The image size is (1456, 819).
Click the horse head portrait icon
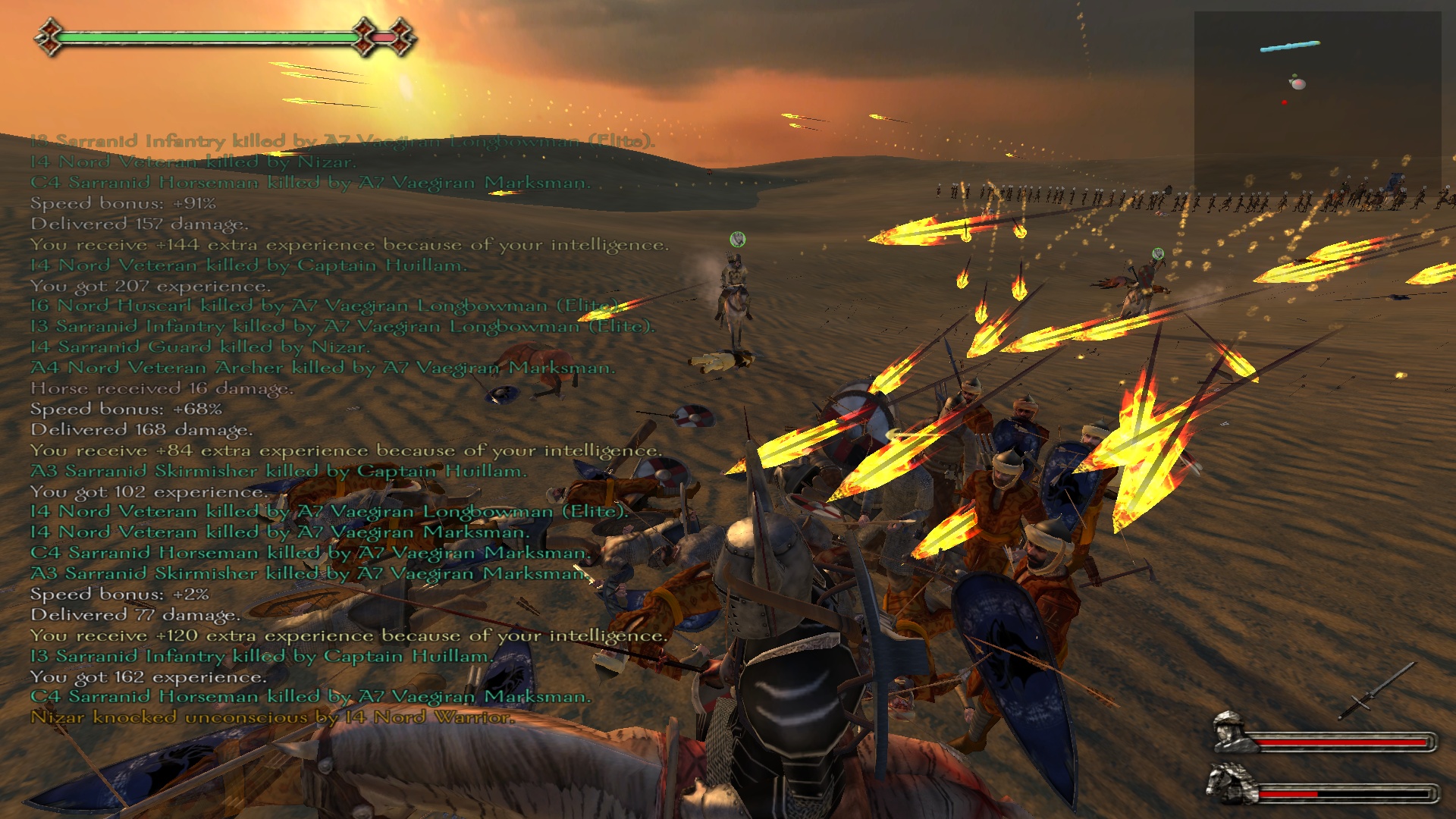pyautogui.click(x=1229, y=783)
